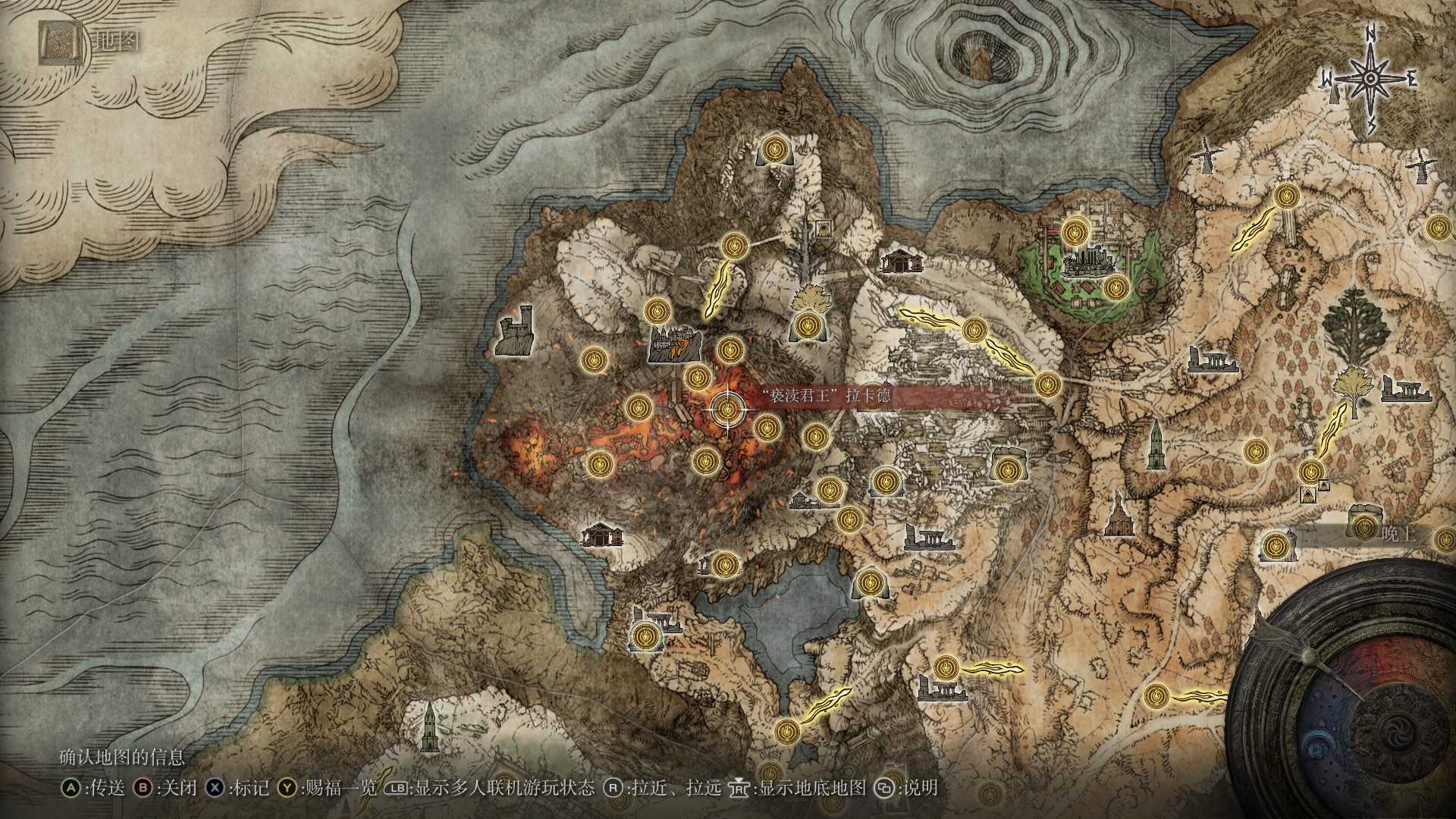Click the 地图 map title icon
The image size is (1456, 819).
[x=56, y=42]
